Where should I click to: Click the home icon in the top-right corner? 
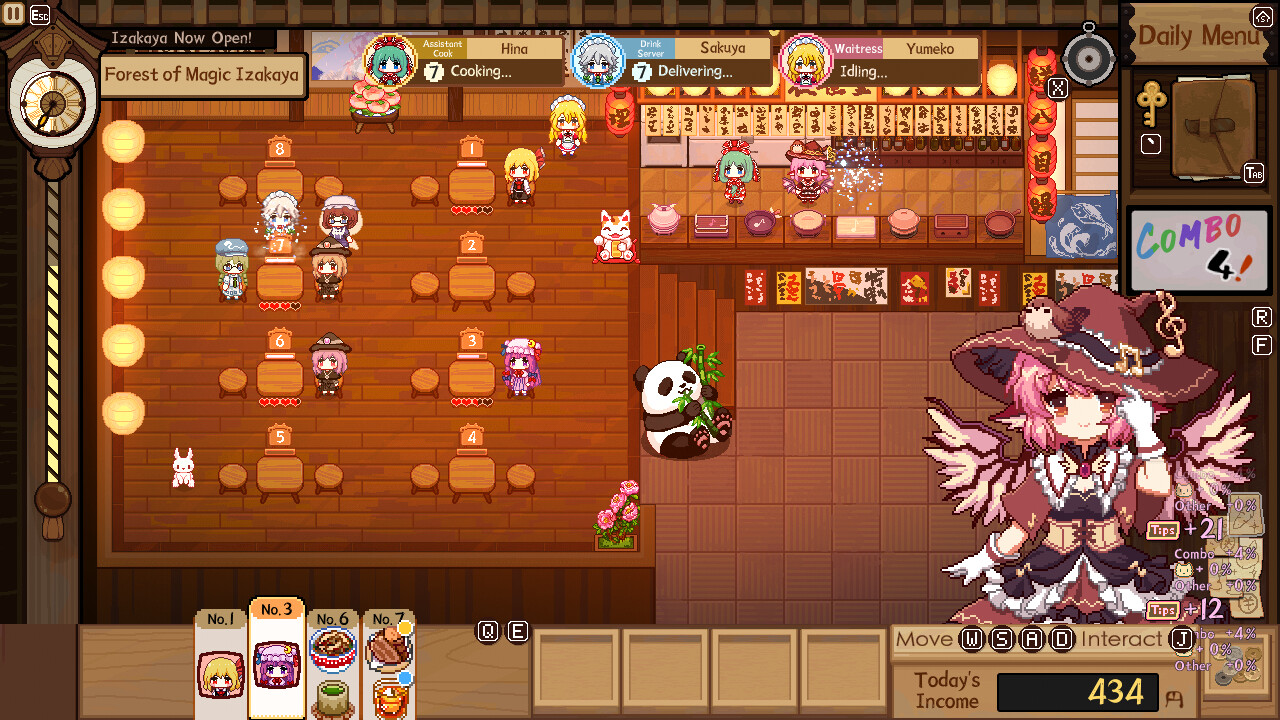[1261, 16]
